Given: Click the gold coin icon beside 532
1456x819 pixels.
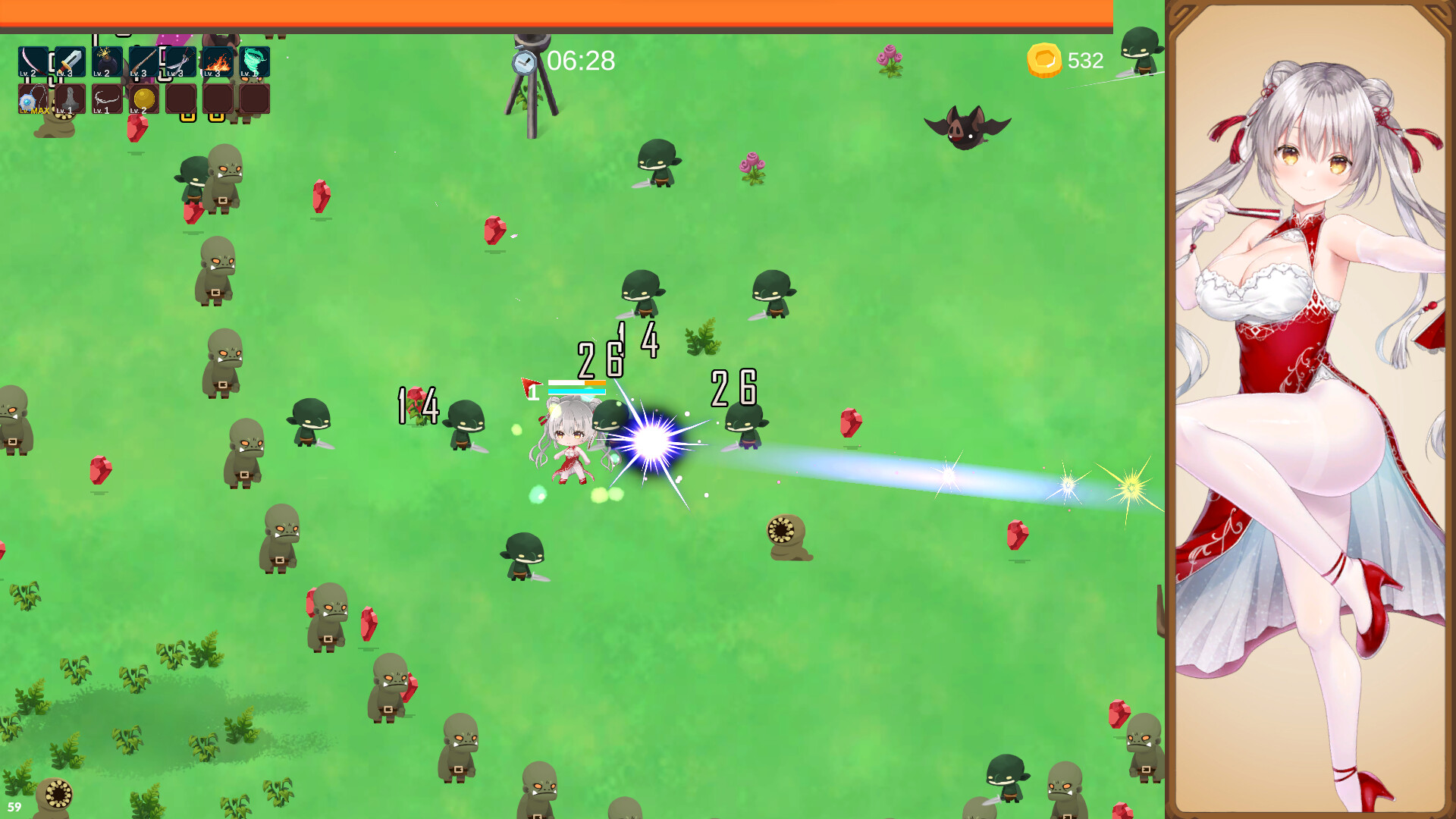Looking at the screenshot, I should [1045, 61].
